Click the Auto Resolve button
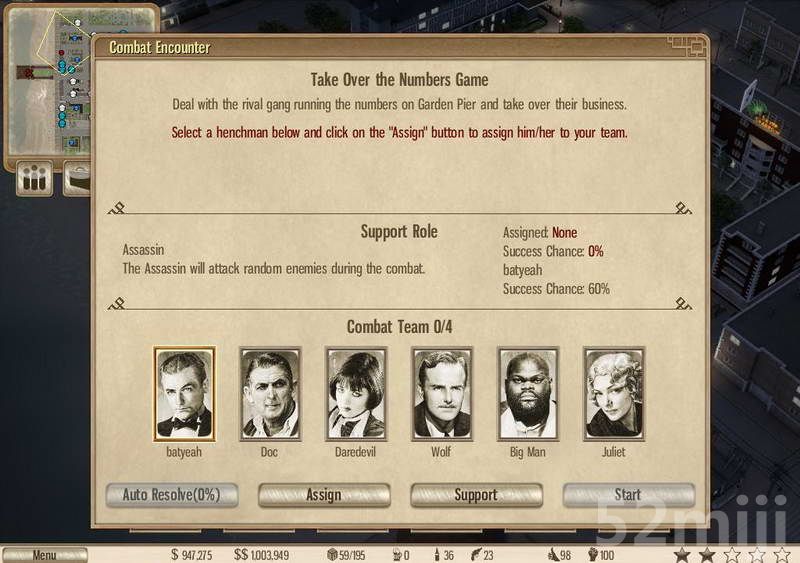The height and width of the screenshot is (563, 800). coord(171,495)
